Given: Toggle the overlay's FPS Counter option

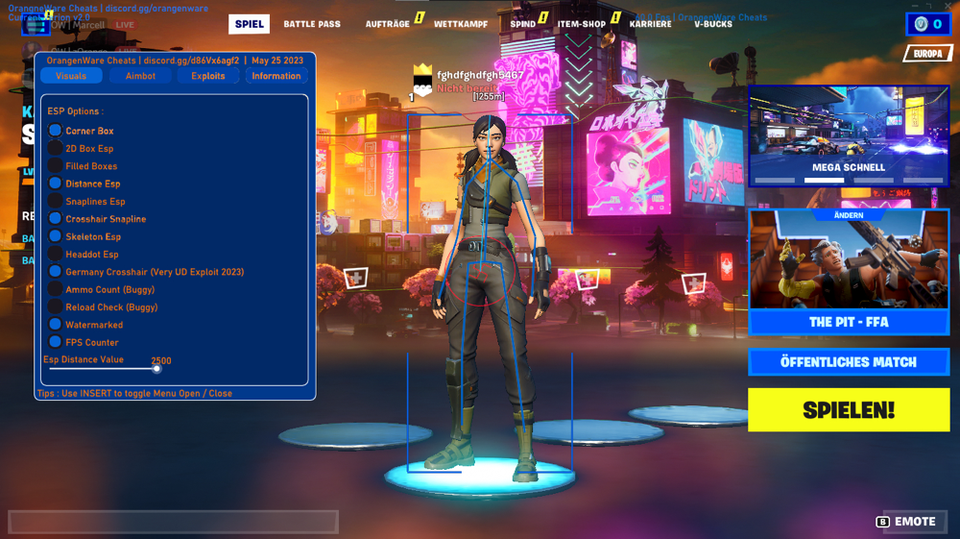Looking at the screenshot, I should click(x=56, y=342).
